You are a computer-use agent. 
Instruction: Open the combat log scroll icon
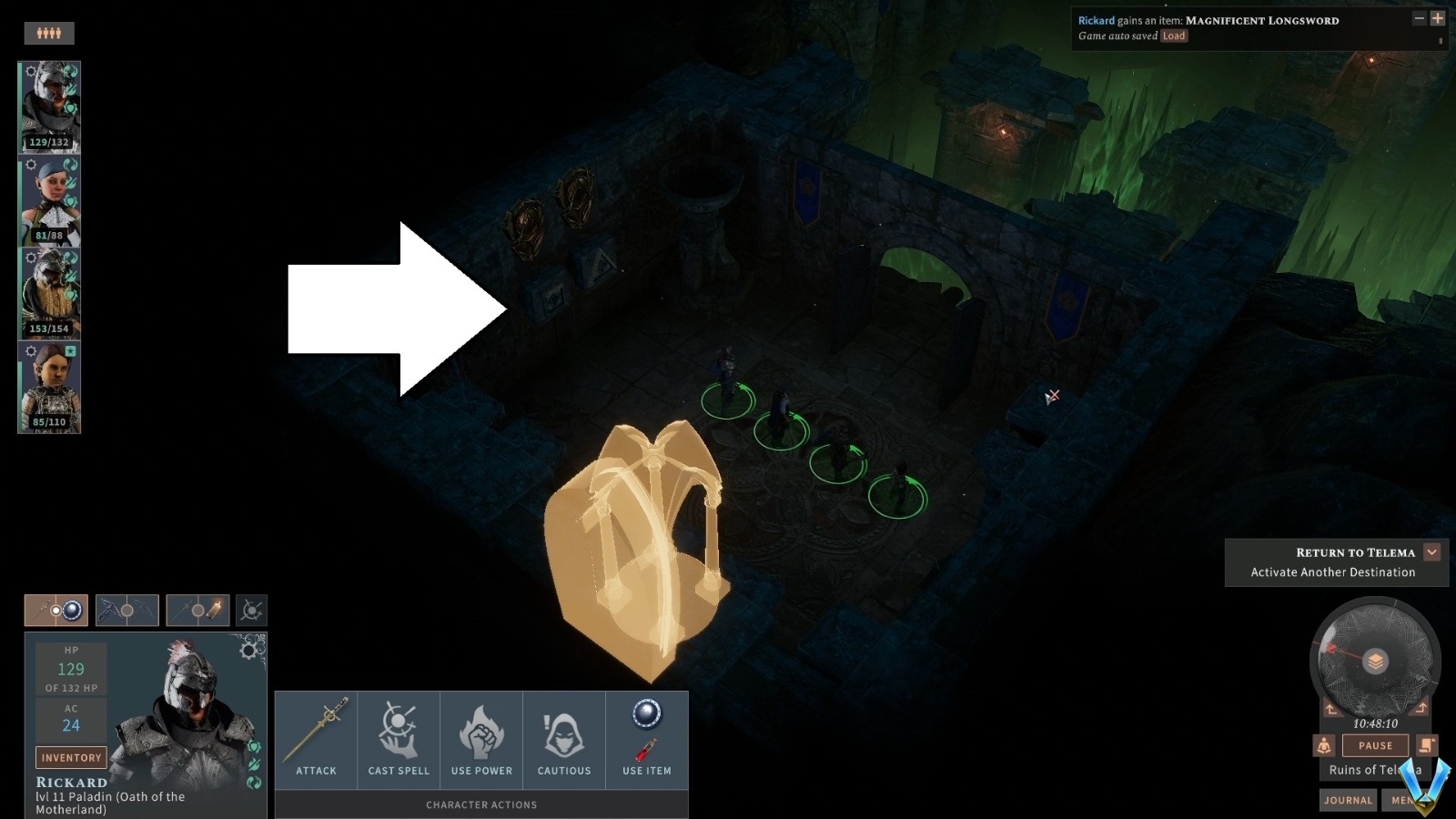1426,745
